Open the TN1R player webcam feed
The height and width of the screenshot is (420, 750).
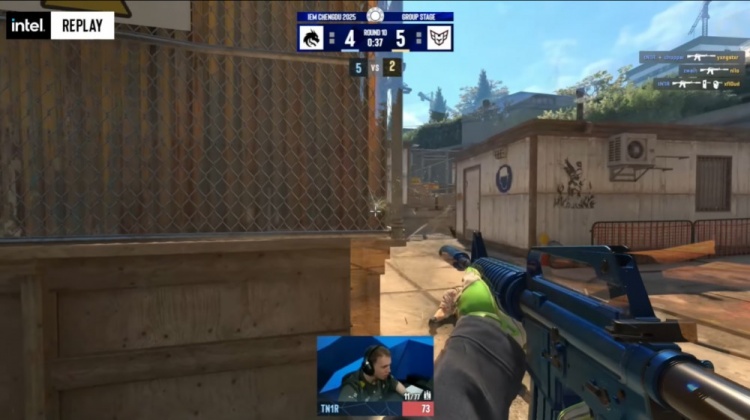tap(374, 368)
